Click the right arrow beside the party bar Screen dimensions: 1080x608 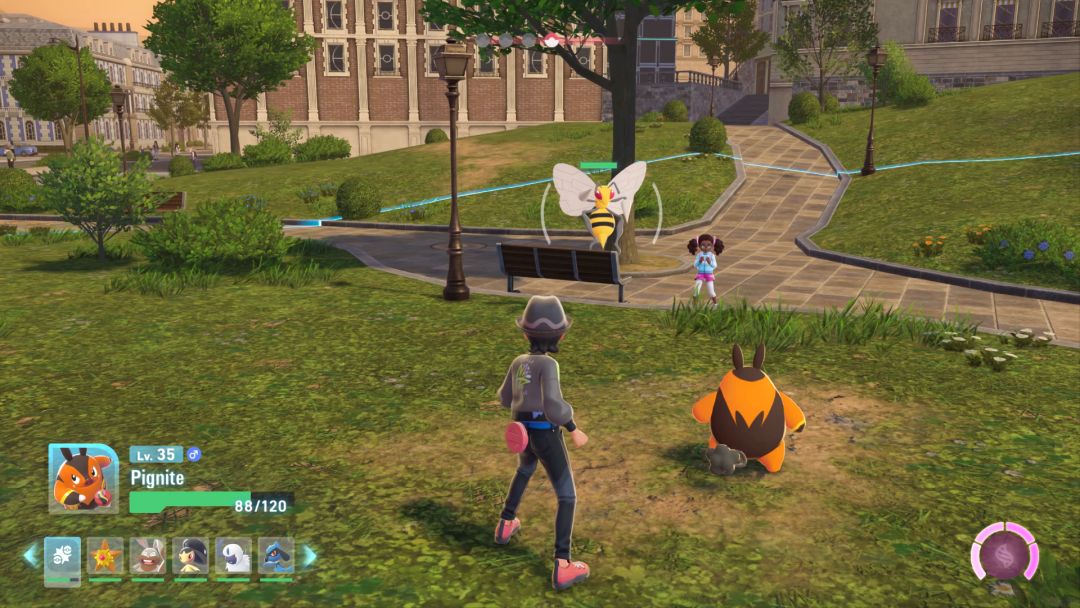pyautogui.click(x=309, y=555)
